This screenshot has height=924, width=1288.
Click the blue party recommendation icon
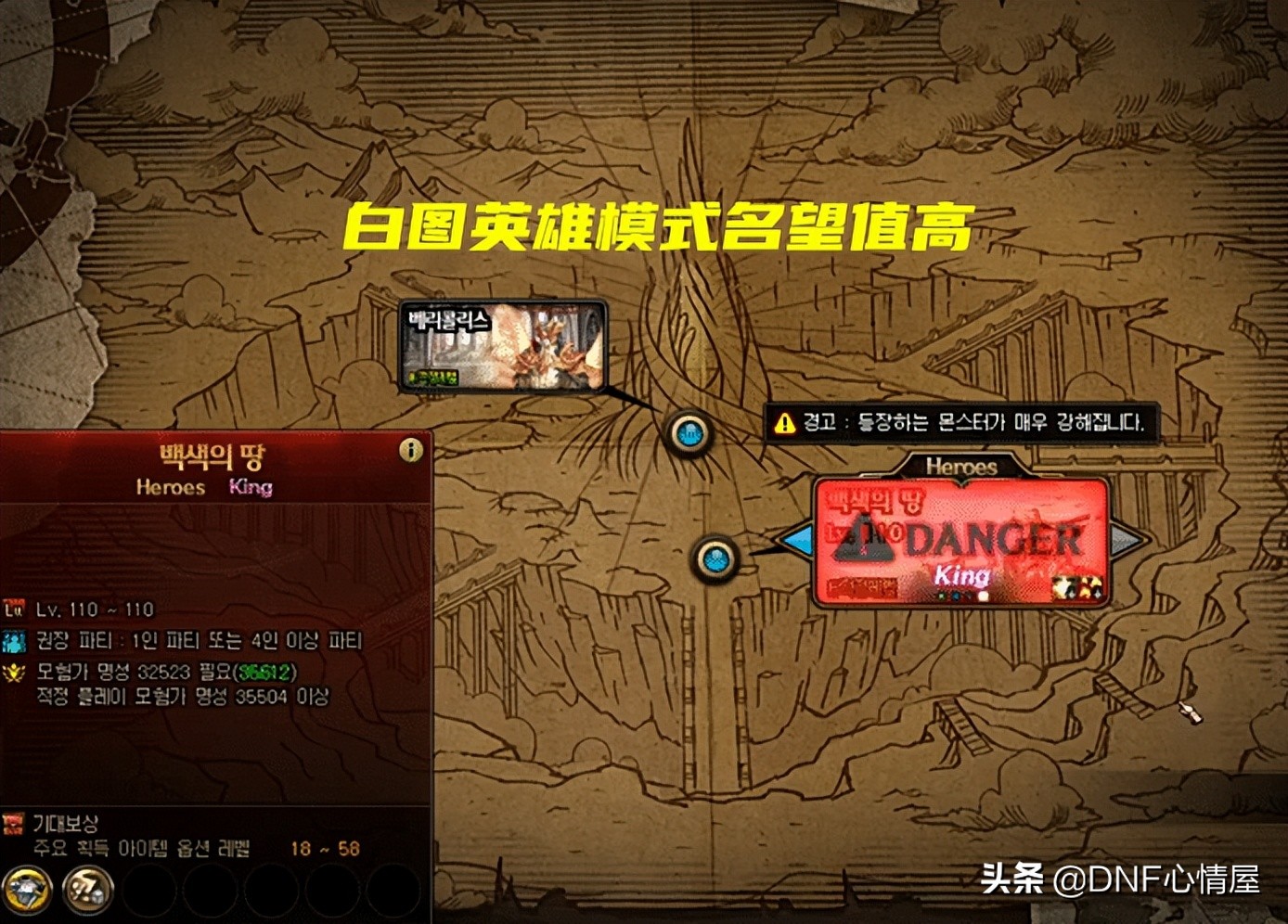(x=16, y=641)
